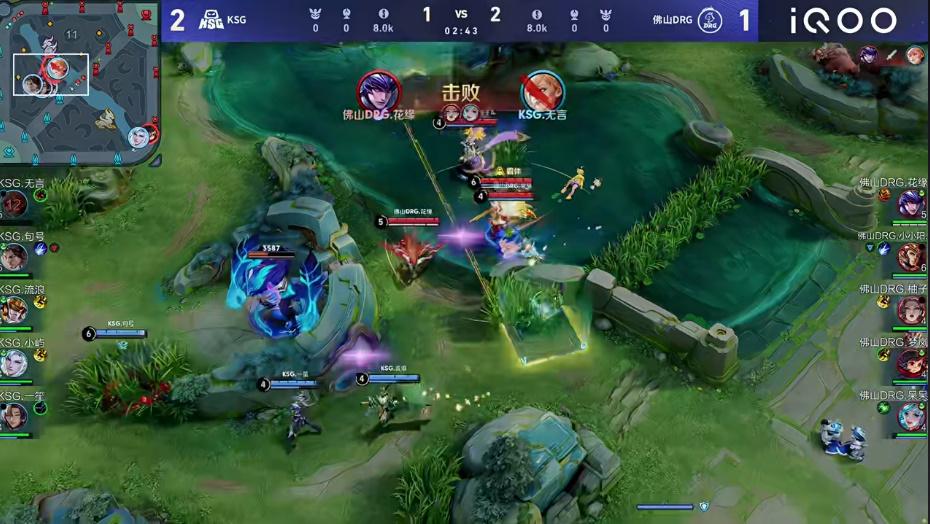Image resolution: width=930 pixels, height=524 pixels.
Task: Select 佛山DRG.柚子 player portrait
Action: point(911,310)
